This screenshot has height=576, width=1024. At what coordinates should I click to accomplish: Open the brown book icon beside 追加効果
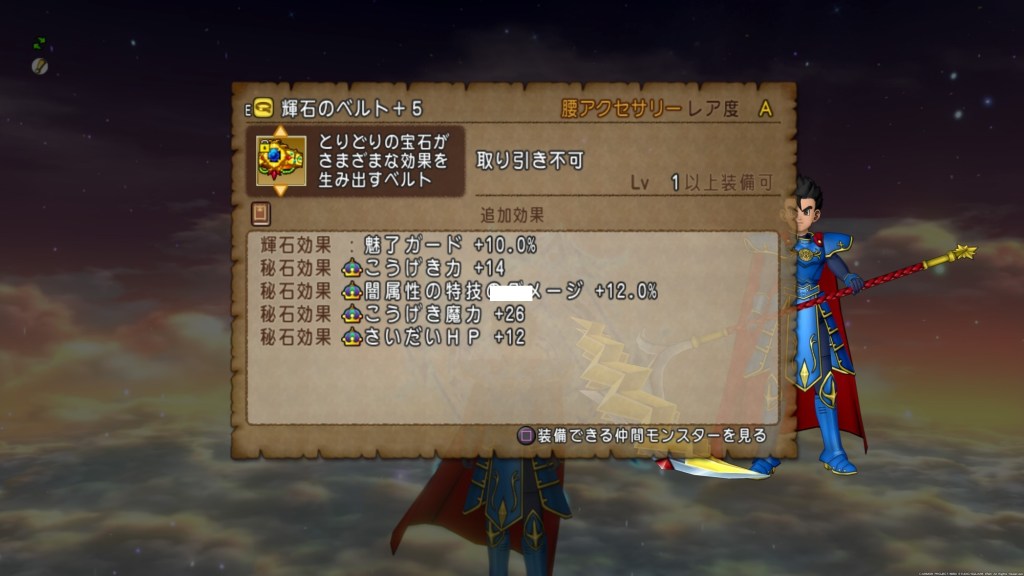tap(261, 214)
